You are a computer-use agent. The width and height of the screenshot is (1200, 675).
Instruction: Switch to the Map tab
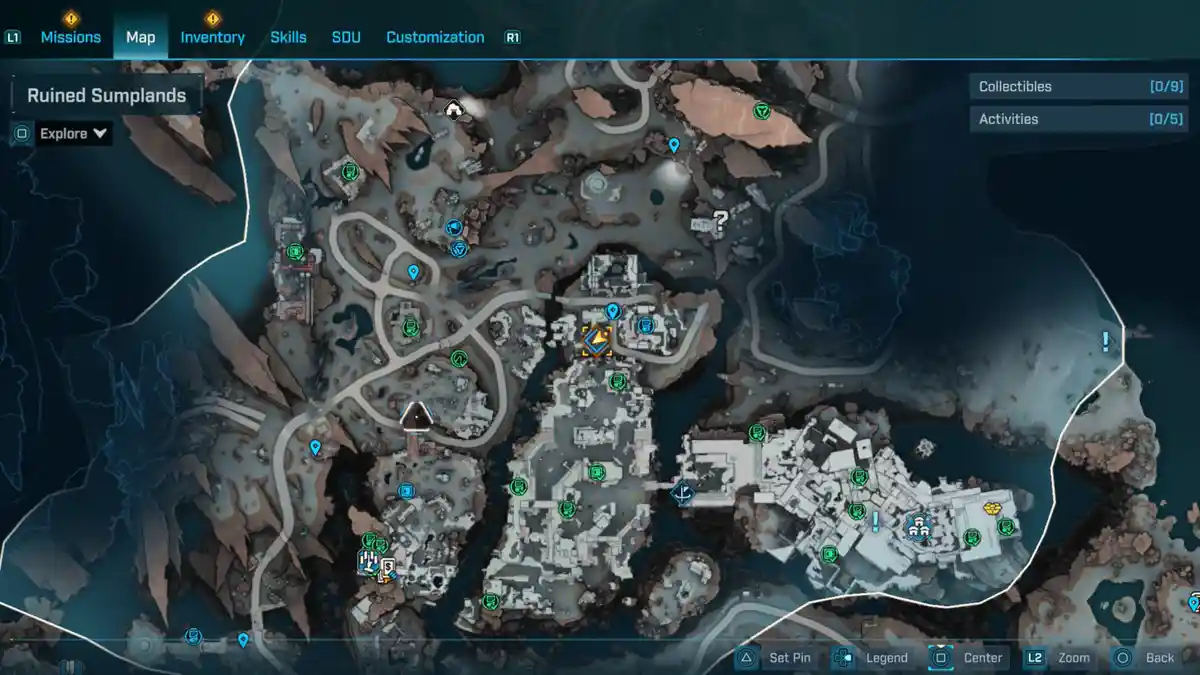pyautogui.click(x=140, y=37)
